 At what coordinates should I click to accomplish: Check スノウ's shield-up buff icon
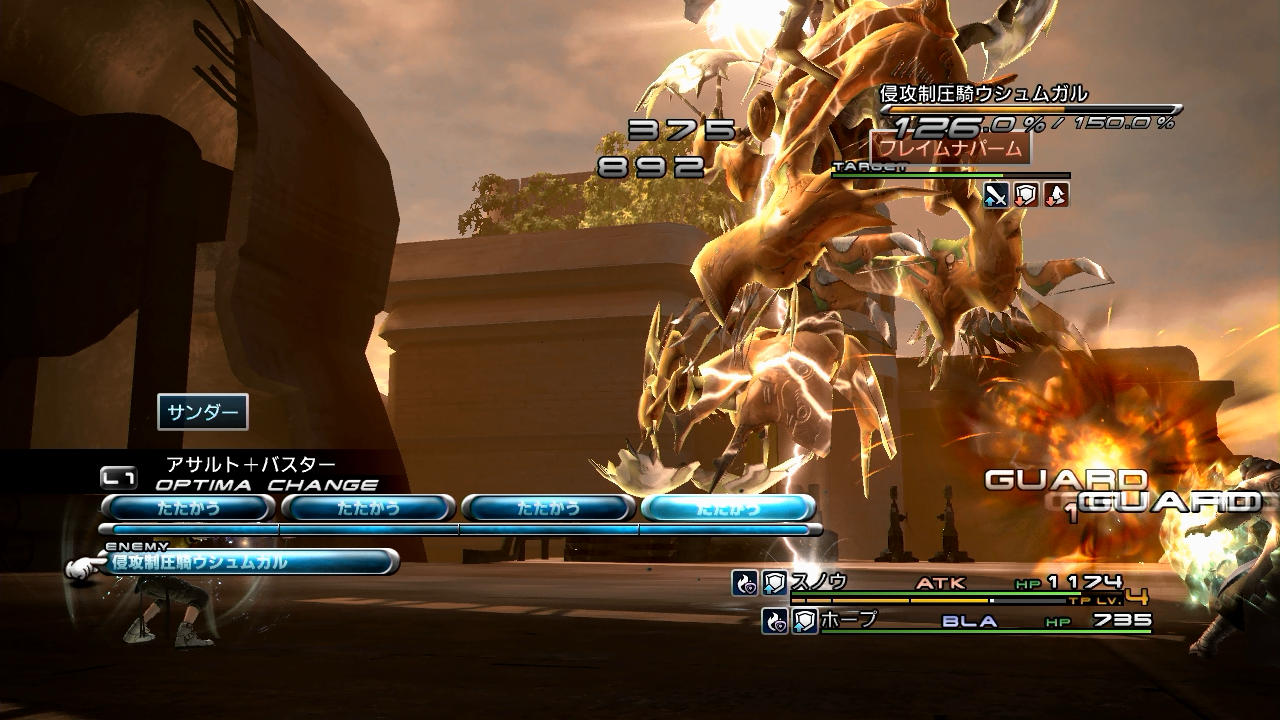point(775,583)
